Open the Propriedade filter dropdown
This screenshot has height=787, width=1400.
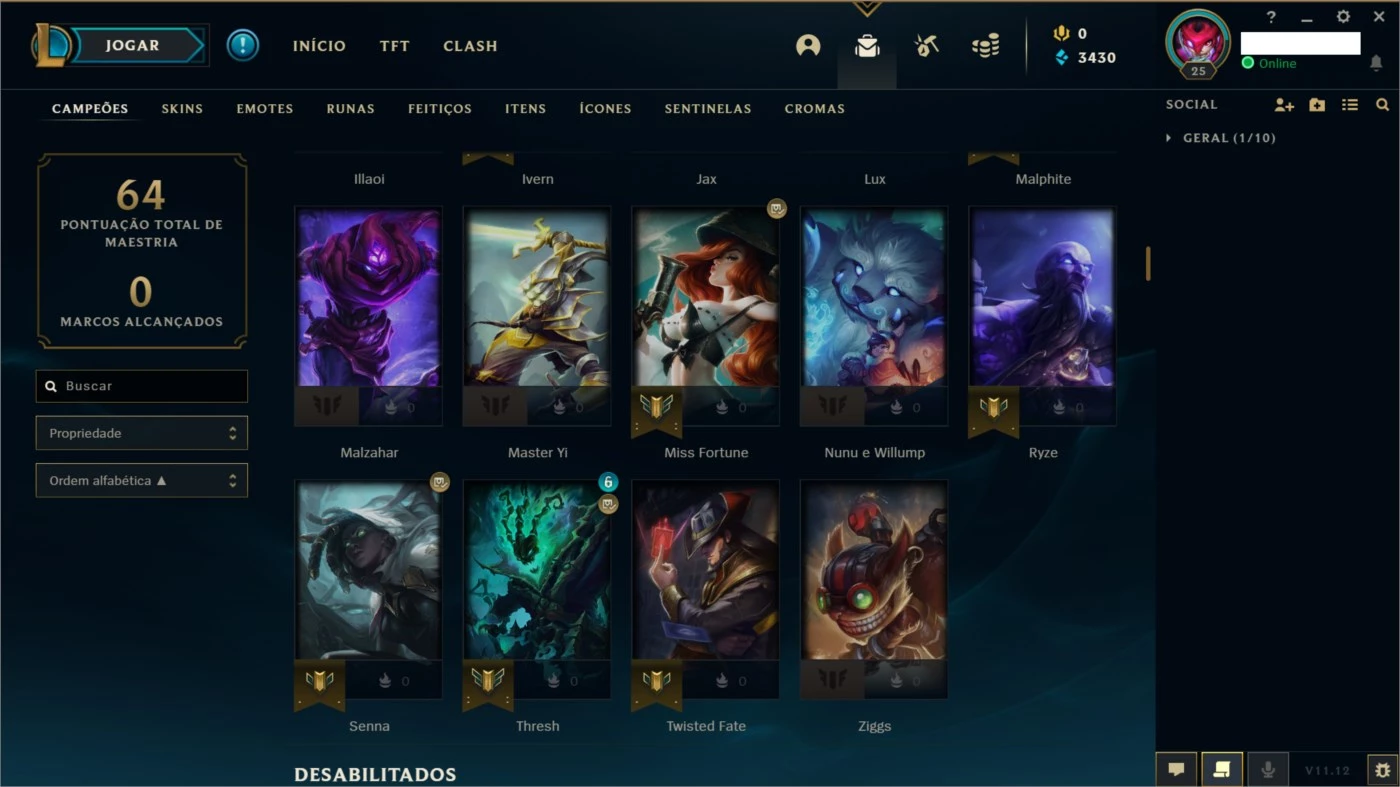pos(141,433)
